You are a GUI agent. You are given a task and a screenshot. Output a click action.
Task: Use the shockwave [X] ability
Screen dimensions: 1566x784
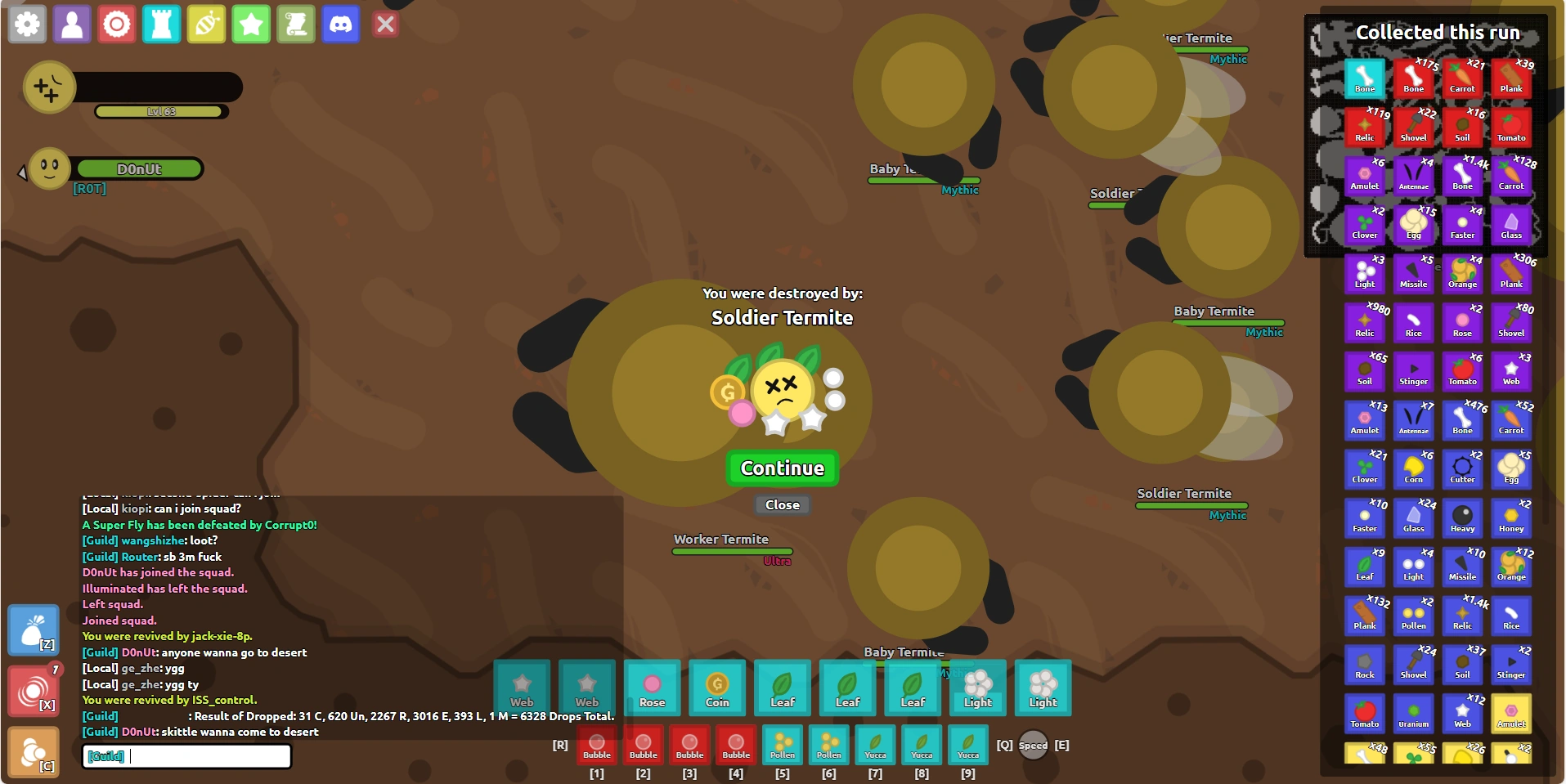(x=32, y=692)
